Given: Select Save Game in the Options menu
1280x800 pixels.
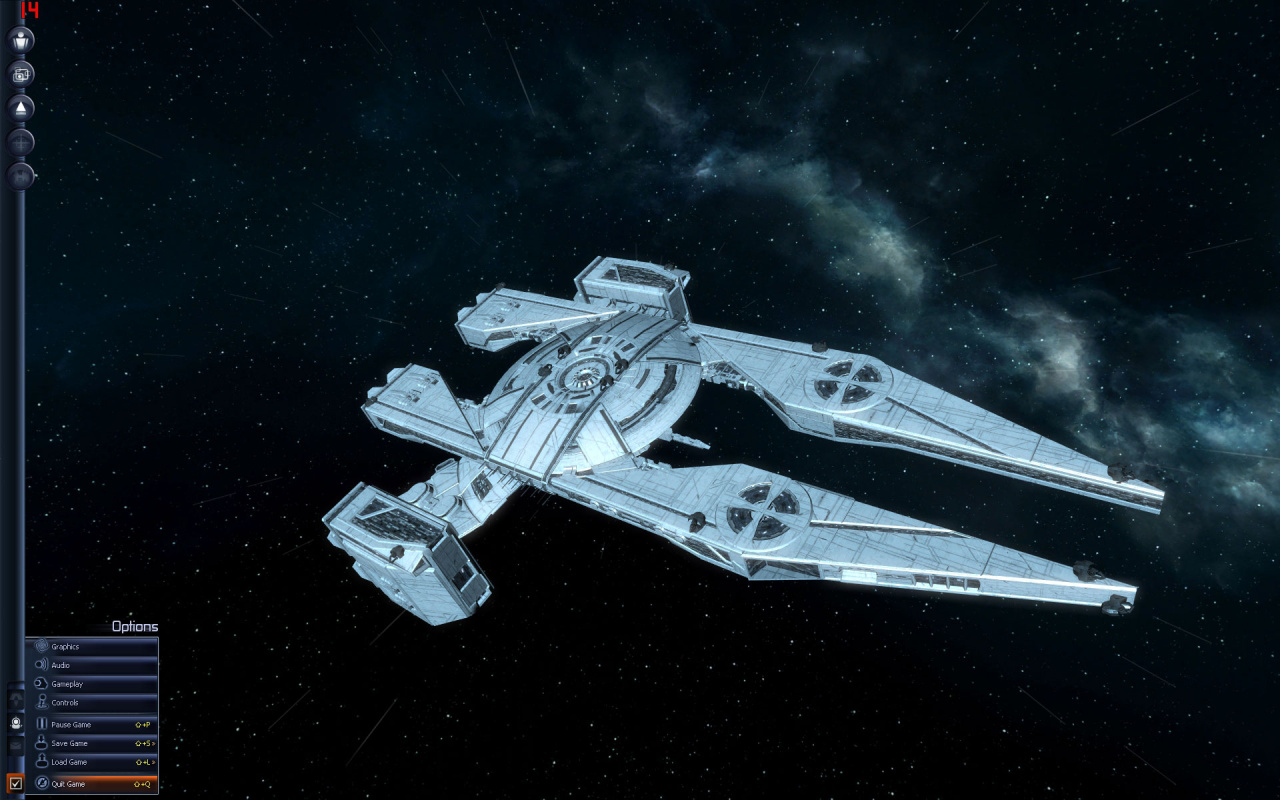Looking at the screenshot, I should coord(92,743).
